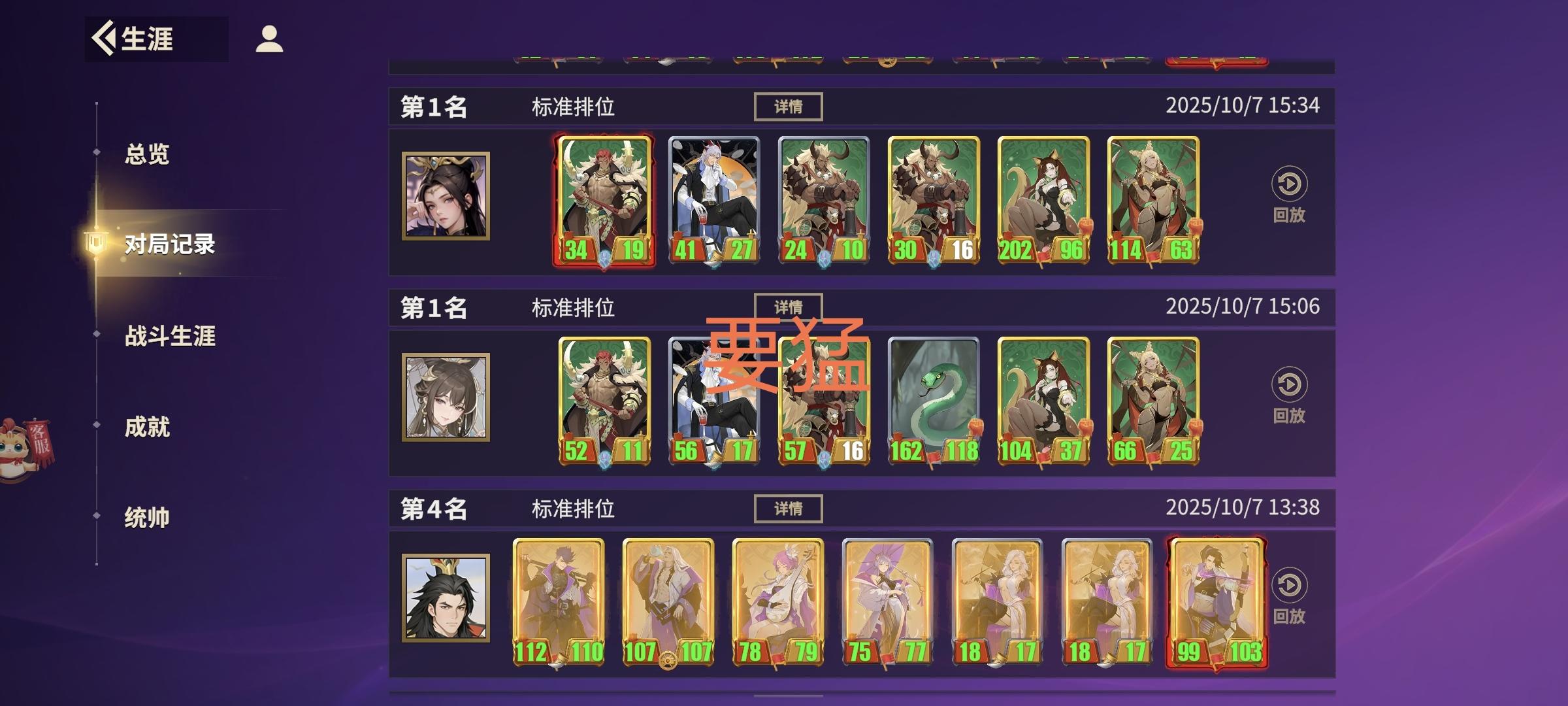Open 详情 for the 15:06 ranked match
This screenshot has width=1568, height=706.
coord(787,307)
